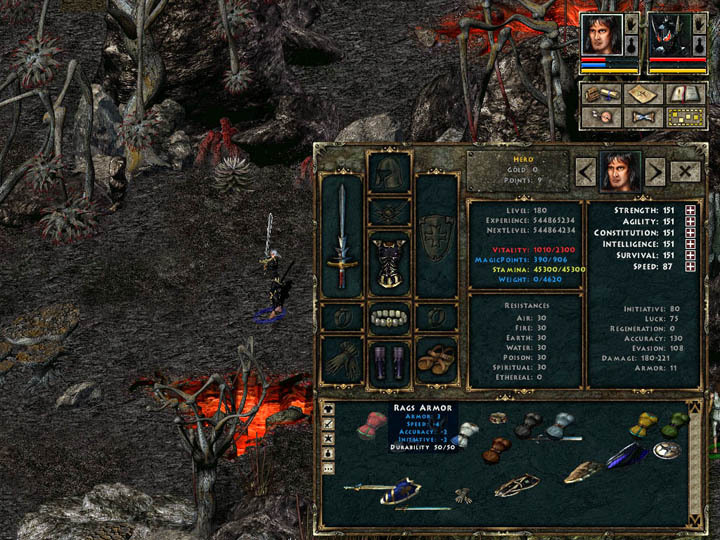Pick the red Rags Armor item
Viewport: 720px width, 540px height.
click(372, 424)
